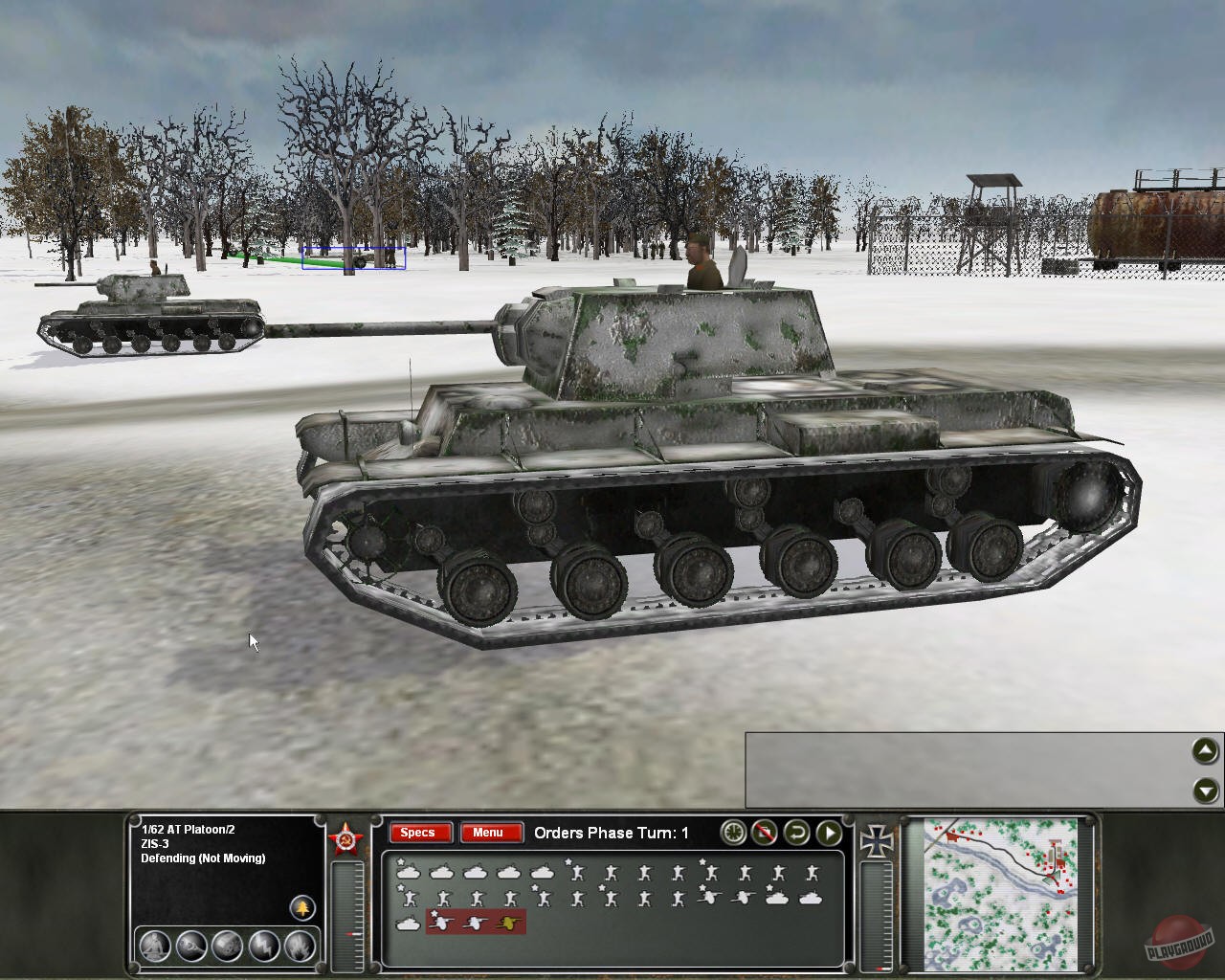The height and width of the screenshot is (980, 1225).
Task: Open the mission clock icon
Action: click(732, 833)
